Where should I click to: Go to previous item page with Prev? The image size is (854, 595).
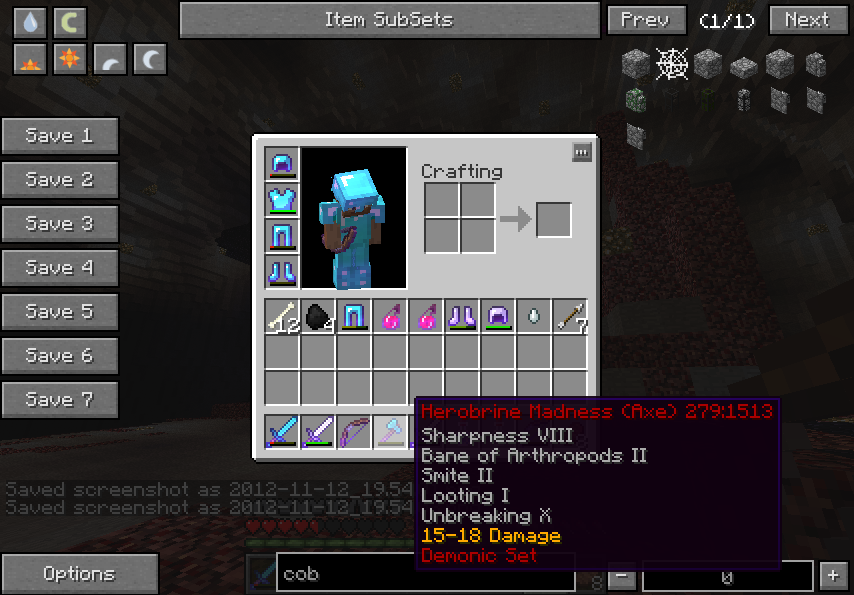[x=646, y=20]
